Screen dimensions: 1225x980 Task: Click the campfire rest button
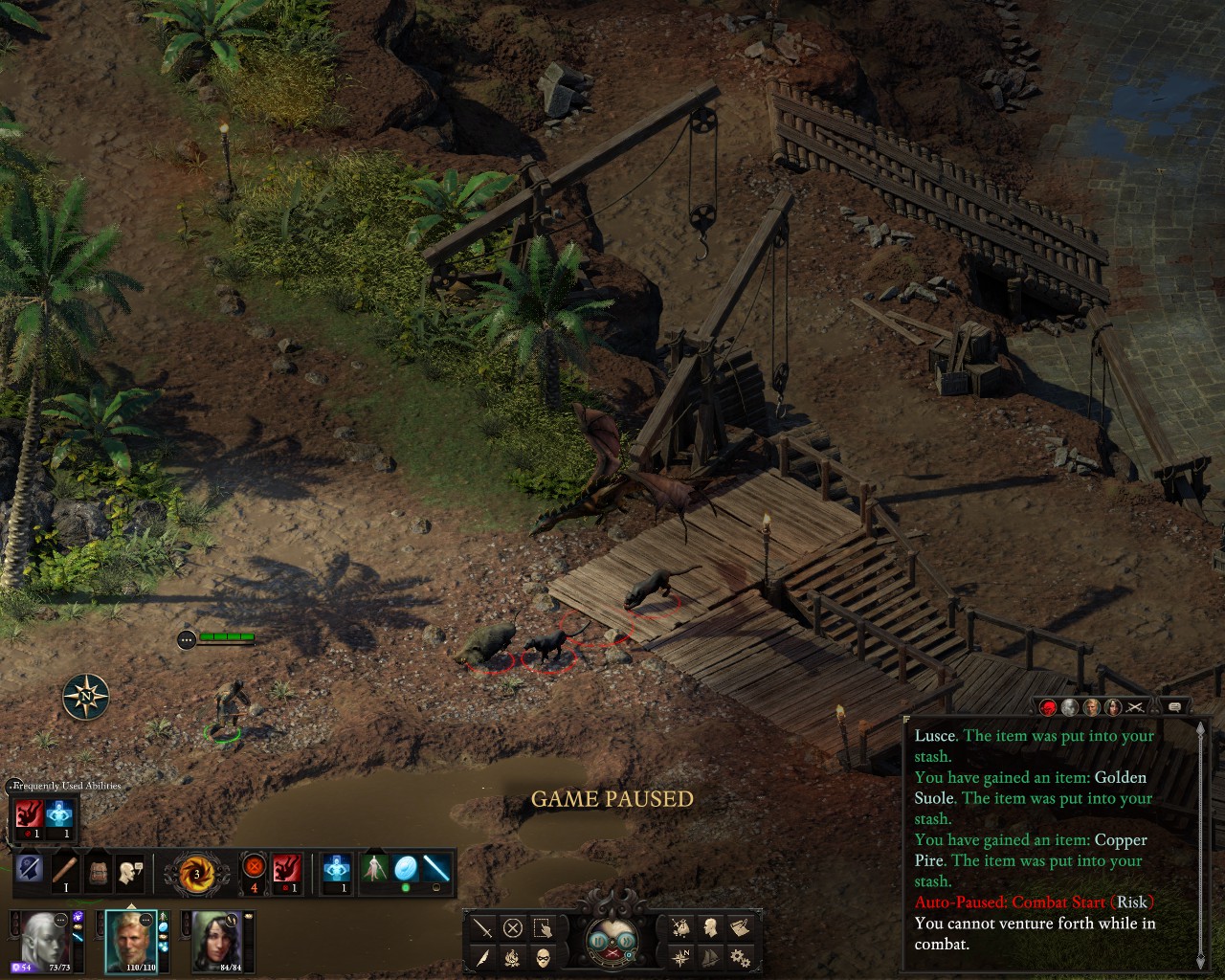(x=513, y=957)
